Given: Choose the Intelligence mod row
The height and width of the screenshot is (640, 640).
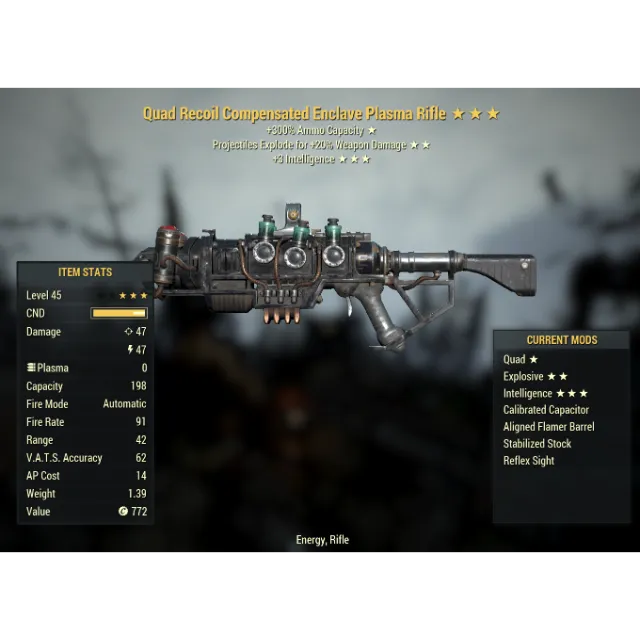Looking at the screenshot, I should (545, 393).
